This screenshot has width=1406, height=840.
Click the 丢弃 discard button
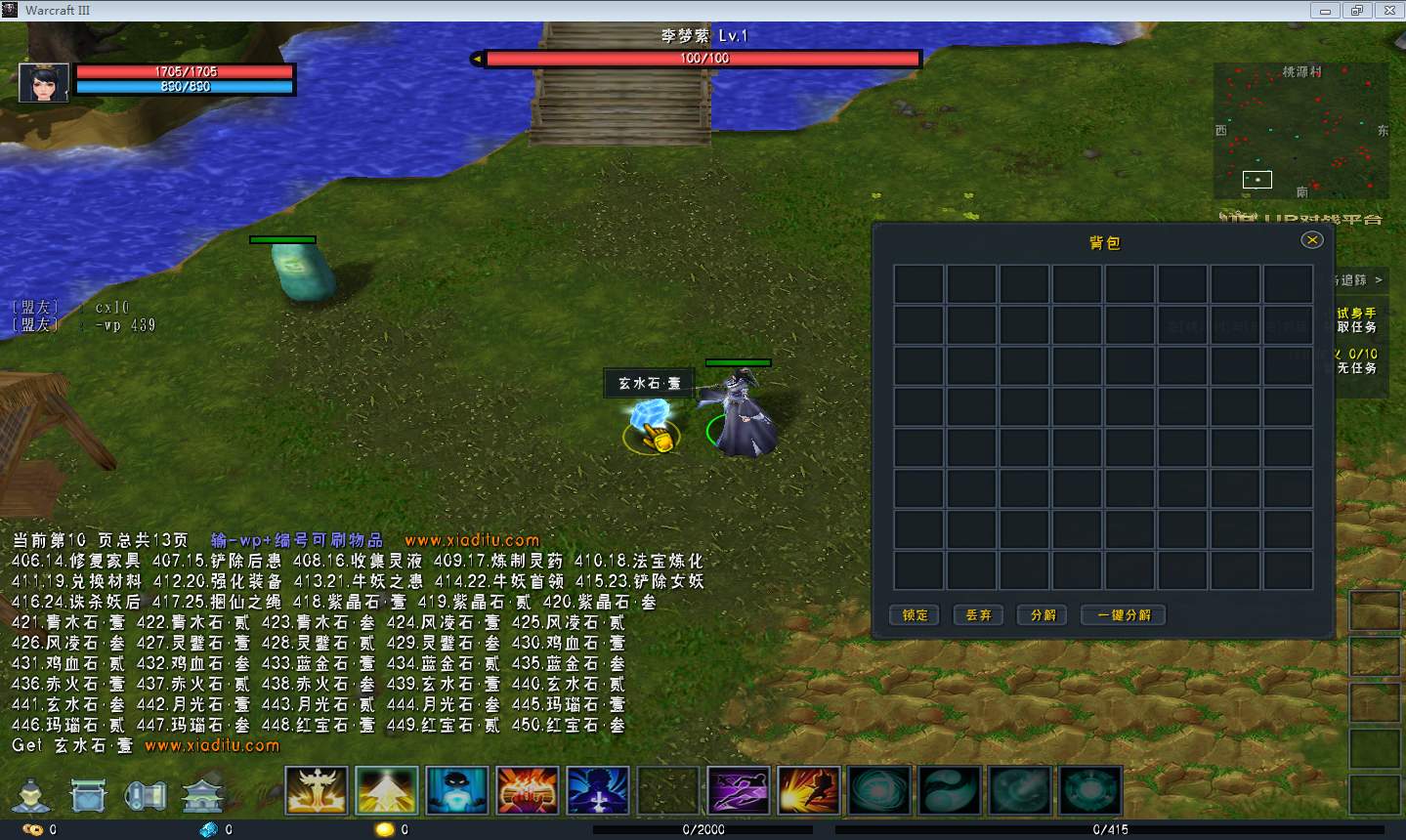[978, 615]
